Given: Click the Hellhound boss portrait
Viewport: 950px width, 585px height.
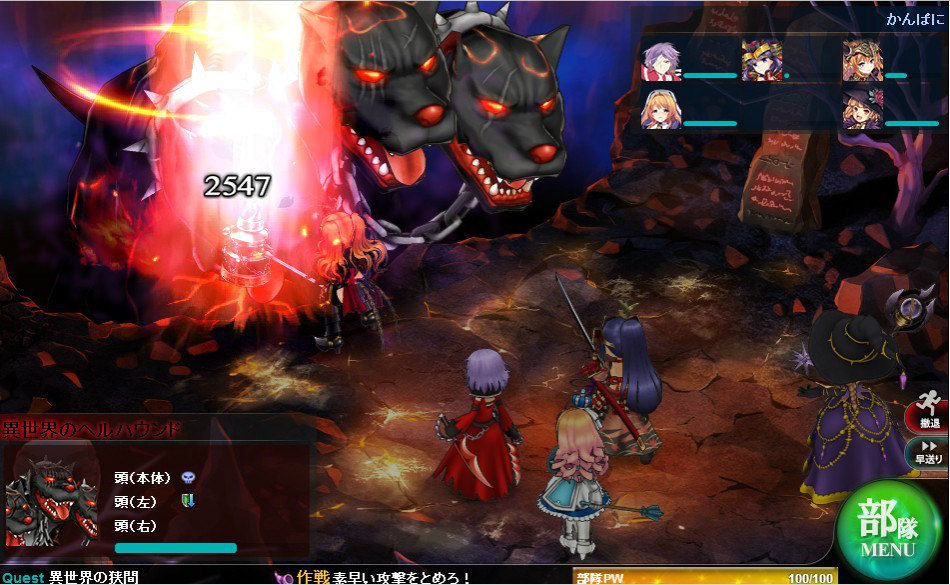Looking at the screenshot, I should [52, 502].
